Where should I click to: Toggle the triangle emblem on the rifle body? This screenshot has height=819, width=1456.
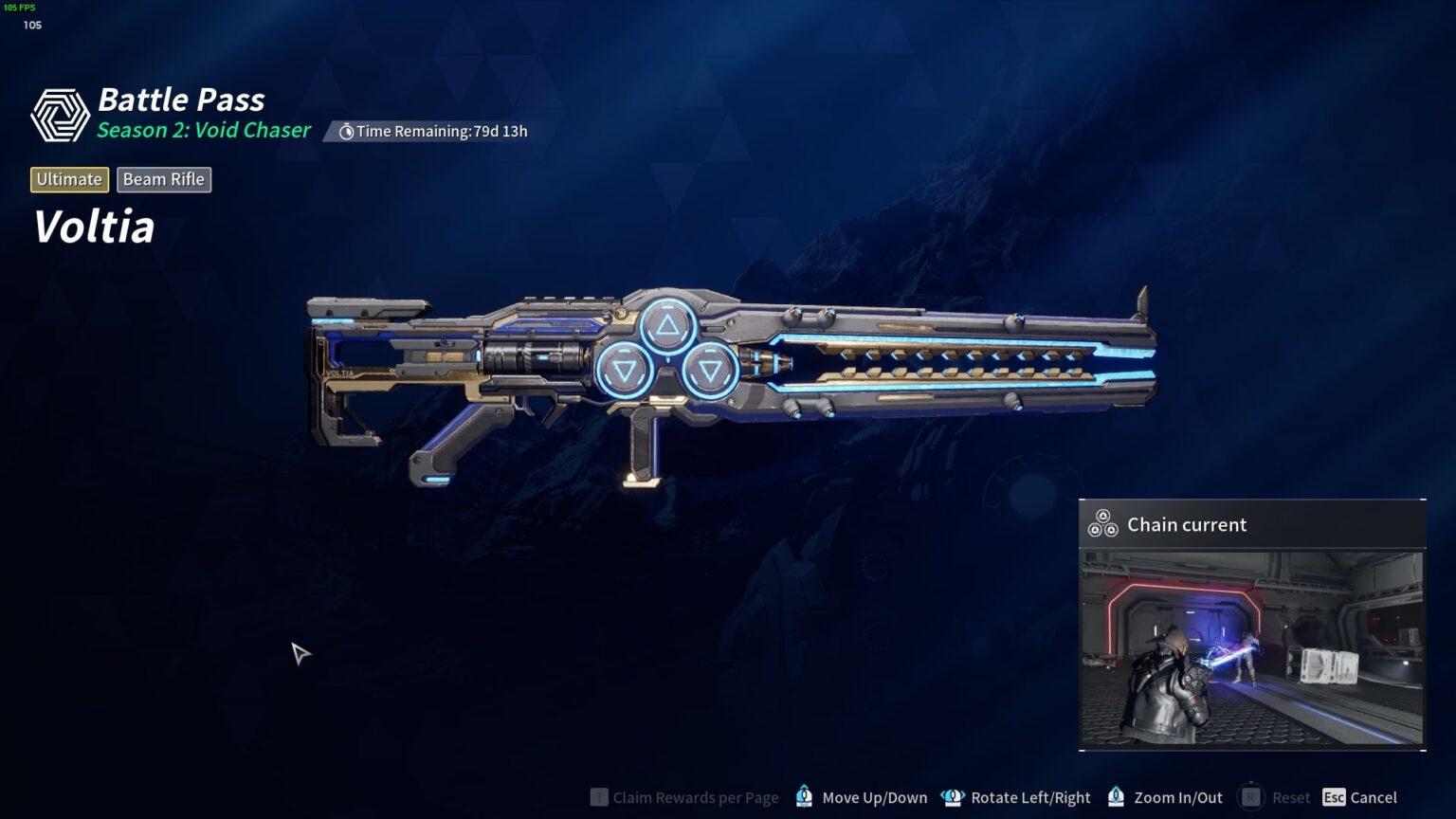click(666, 326)
